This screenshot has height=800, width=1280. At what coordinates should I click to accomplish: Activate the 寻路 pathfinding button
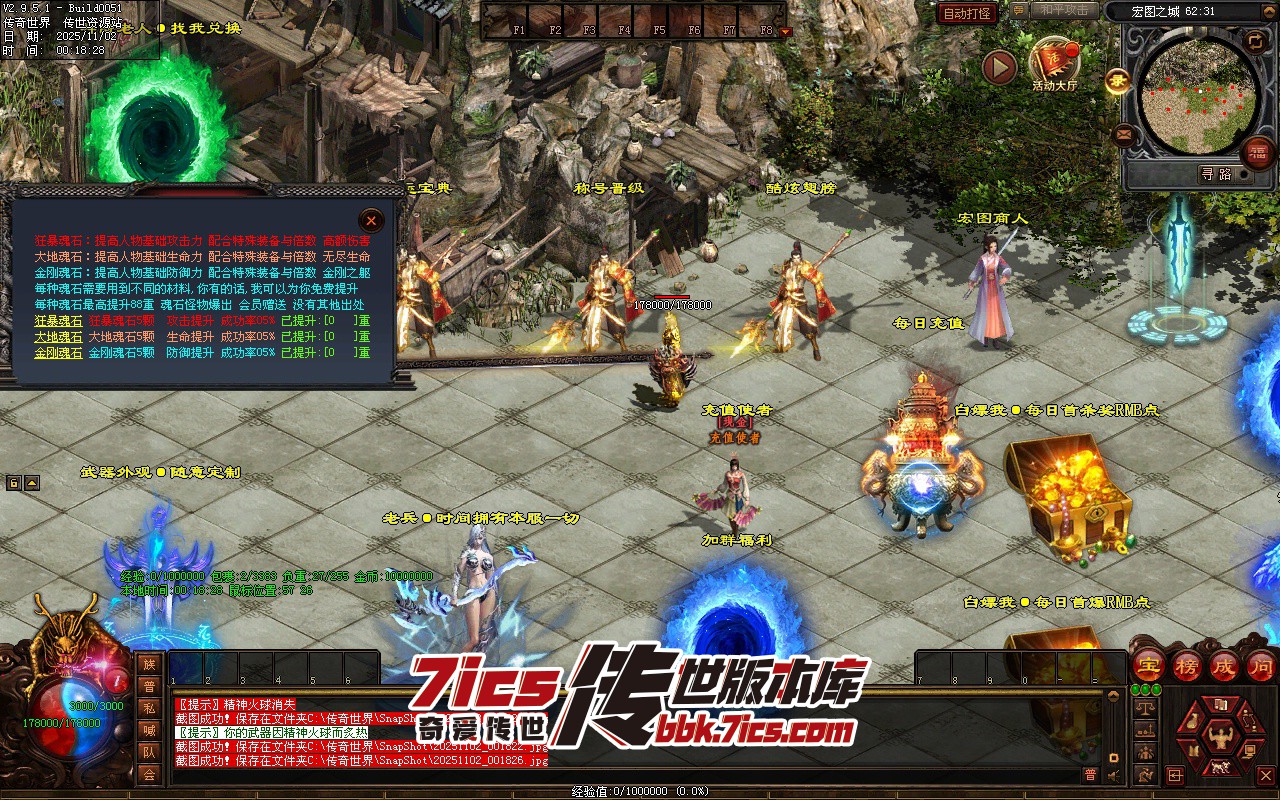coord(1216,174)
